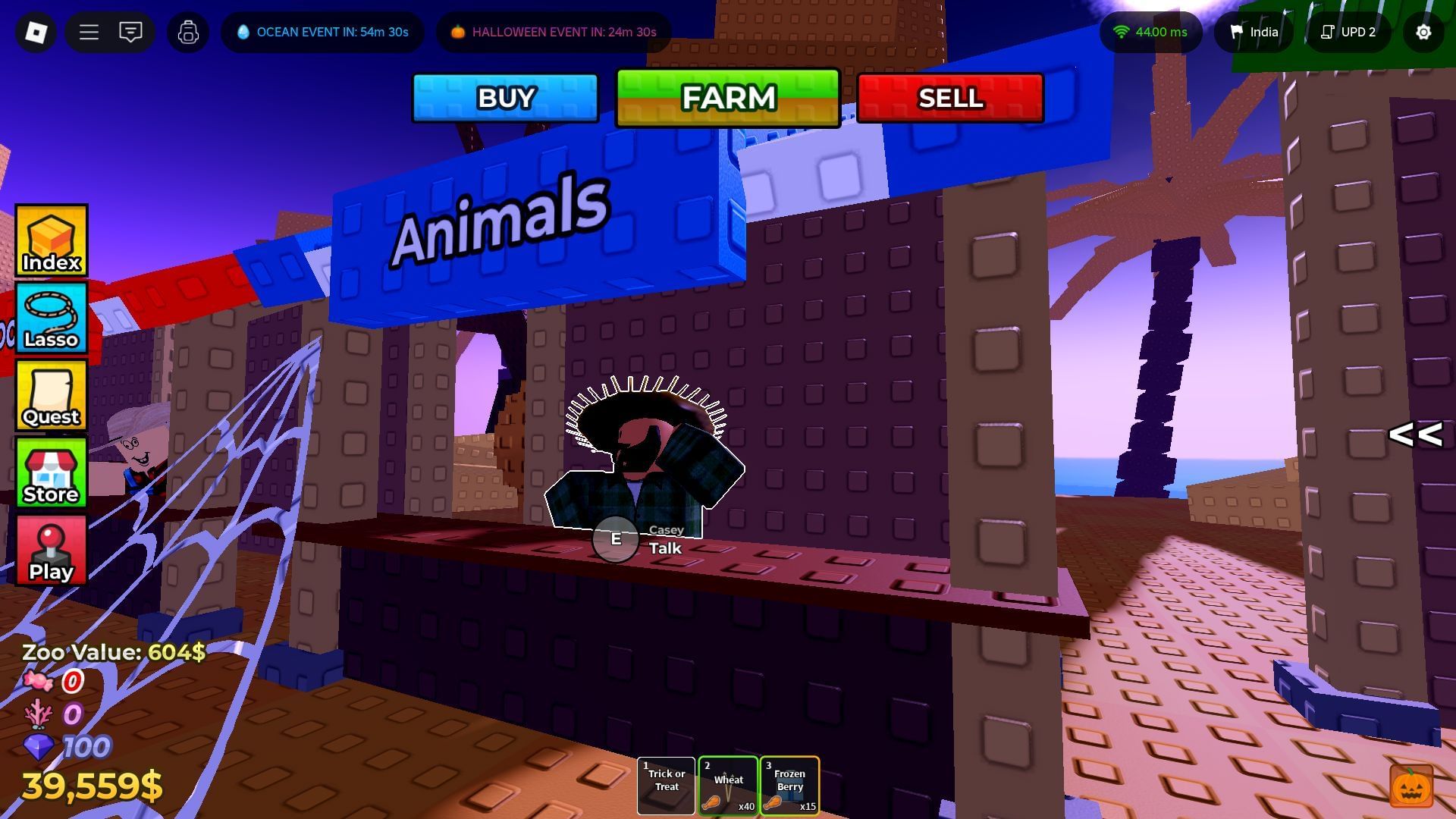Open the hamburger menu
This screenshot has height=819, width=1456.
pyautogui.click(x=89, y=32)
